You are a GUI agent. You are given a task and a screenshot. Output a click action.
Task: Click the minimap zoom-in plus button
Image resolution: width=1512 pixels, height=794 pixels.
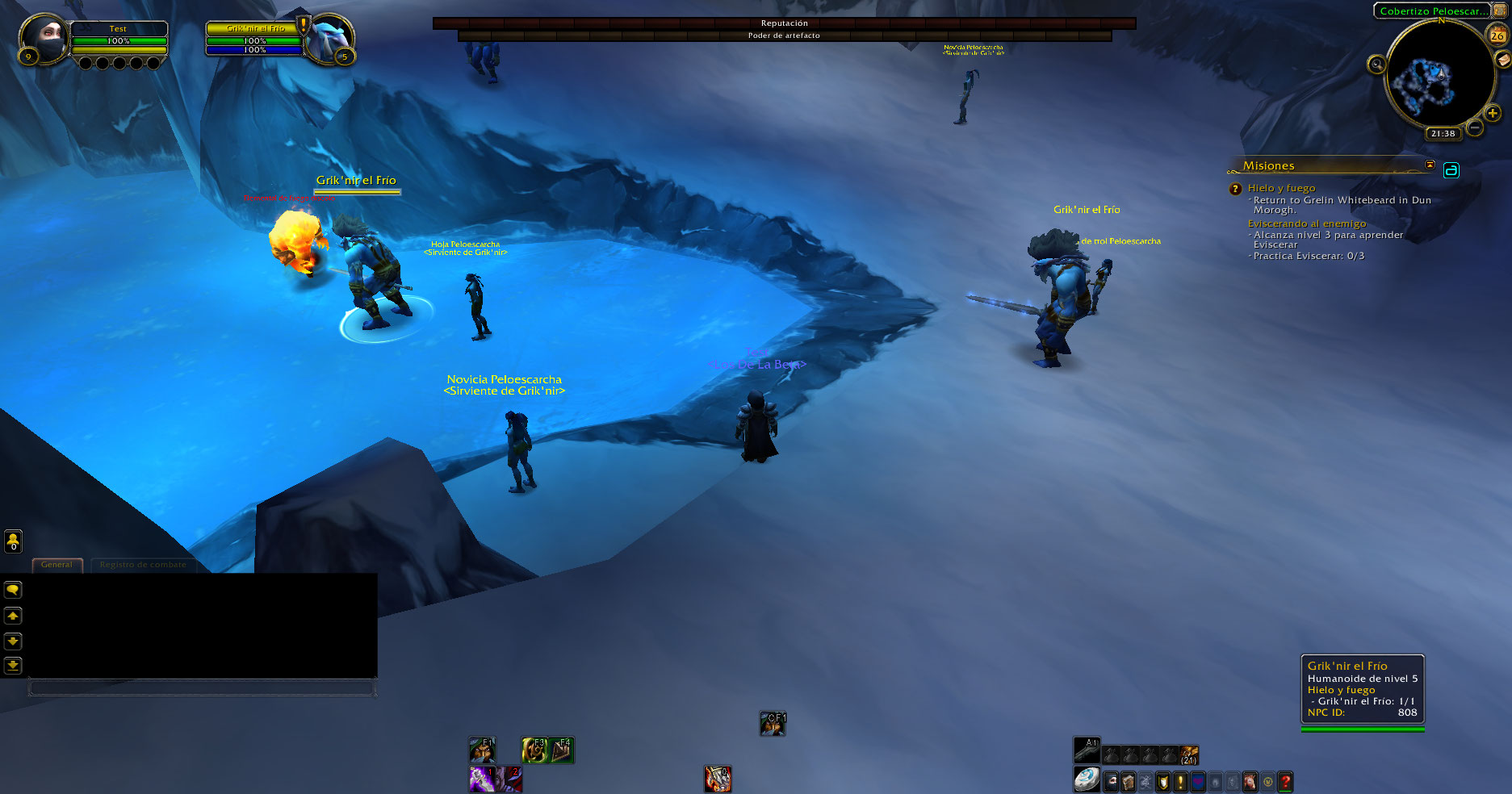(1492, 114)
